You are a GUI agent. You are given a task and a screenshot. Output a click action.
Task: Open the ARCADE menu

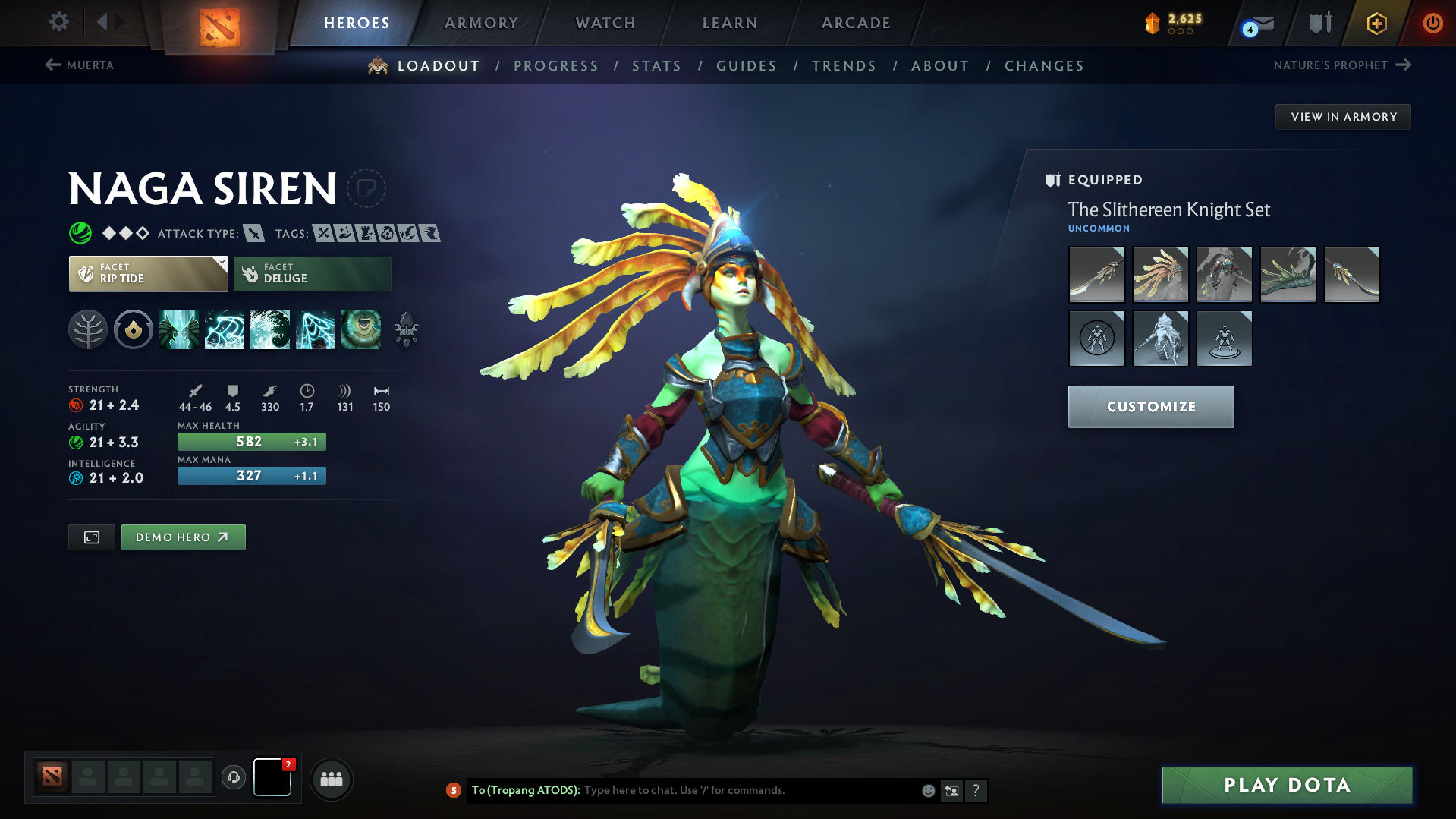[x=854, y=23]
